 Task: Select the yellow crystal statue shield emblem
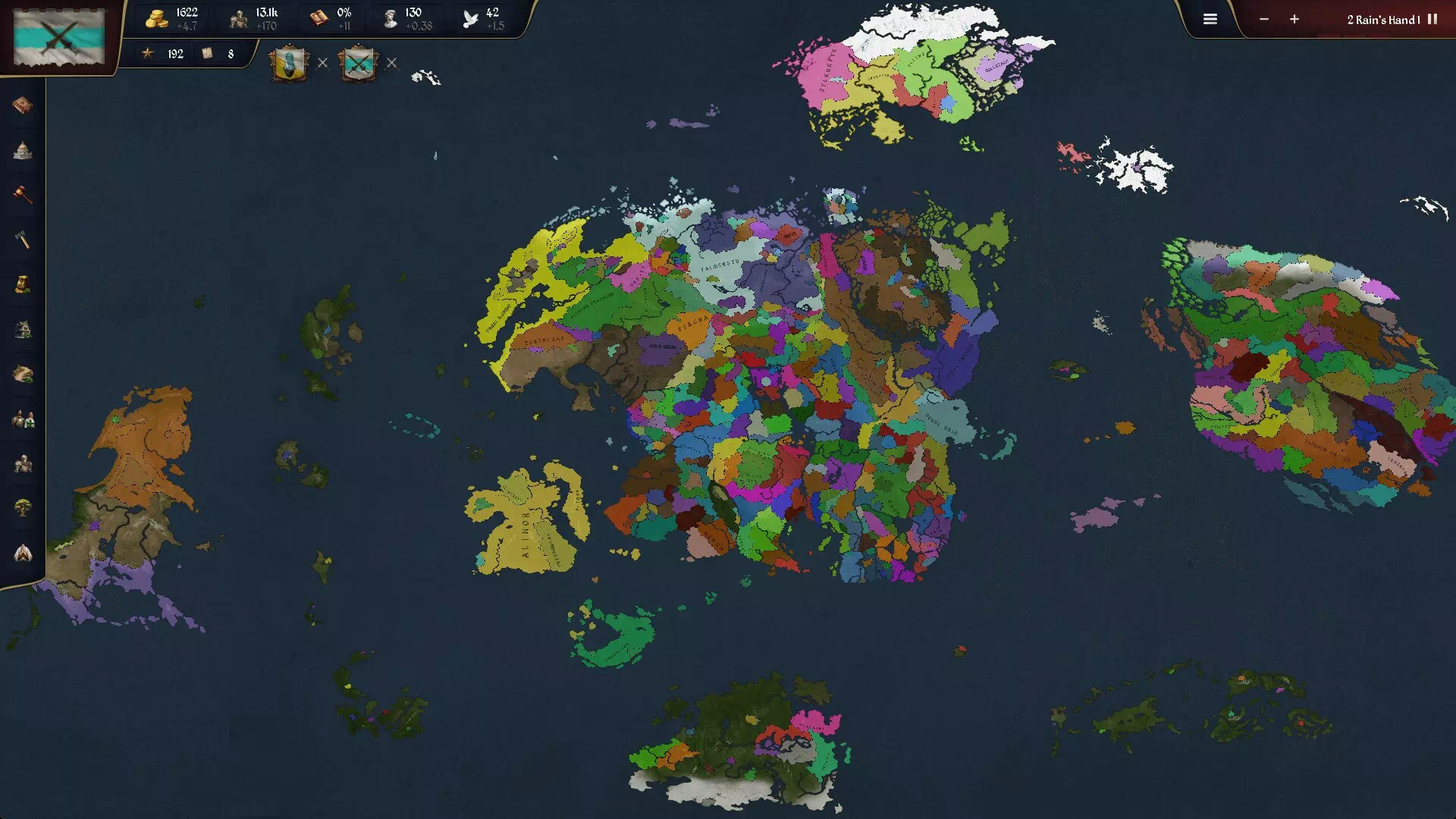[x=290, y=64]
